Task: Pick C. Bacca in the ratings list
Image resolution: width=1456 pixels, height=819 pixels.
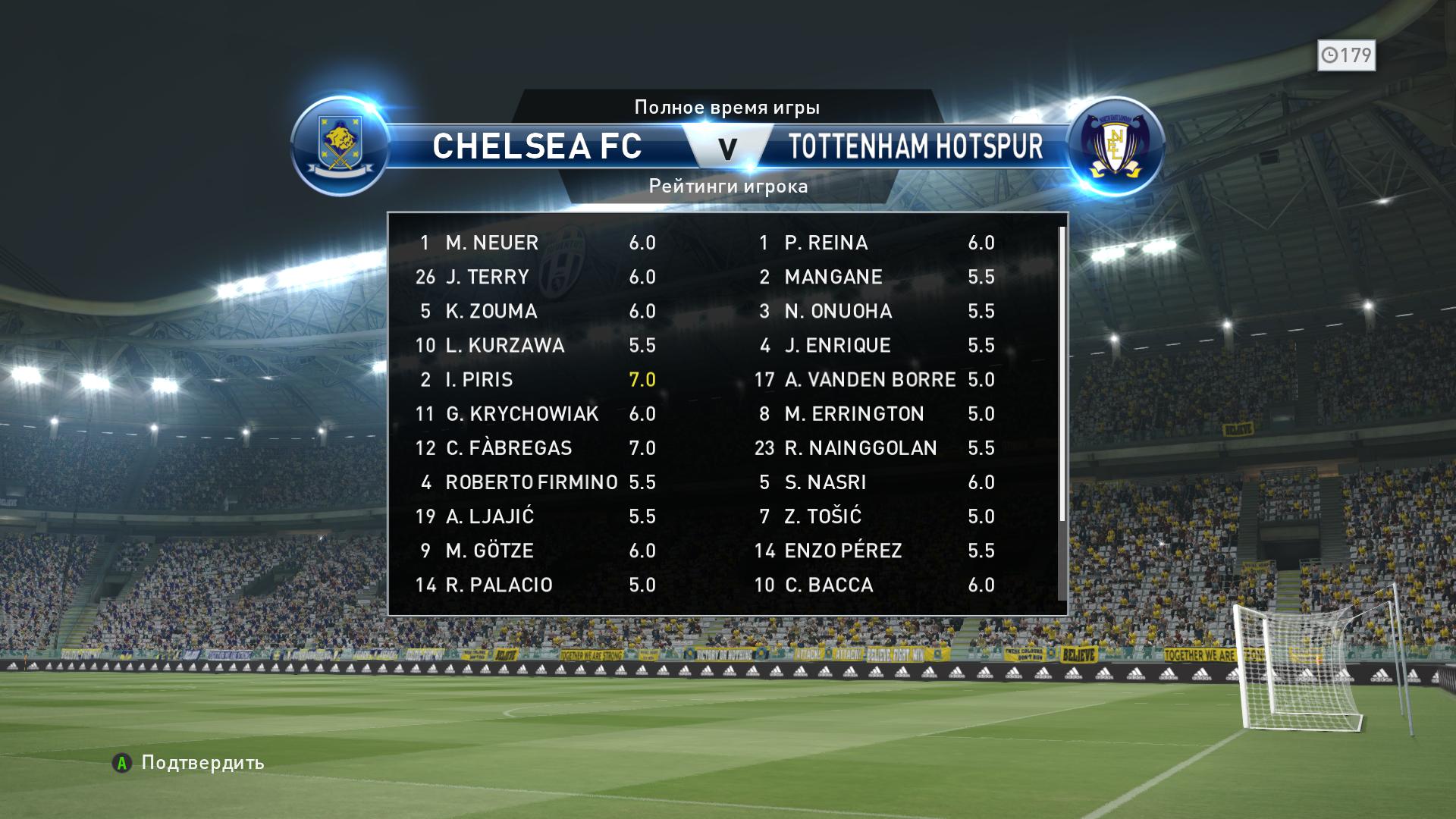Action: tap(876, 585)
